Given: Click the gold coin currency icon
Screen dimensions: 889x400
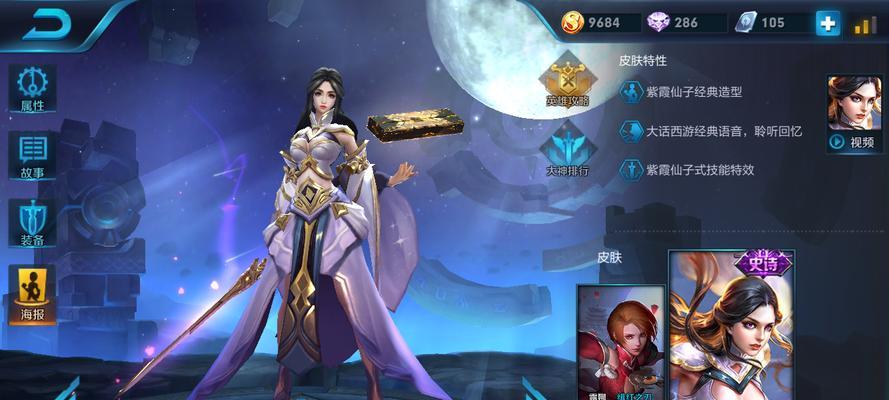Looking at the screenshot, I should 573,23.
